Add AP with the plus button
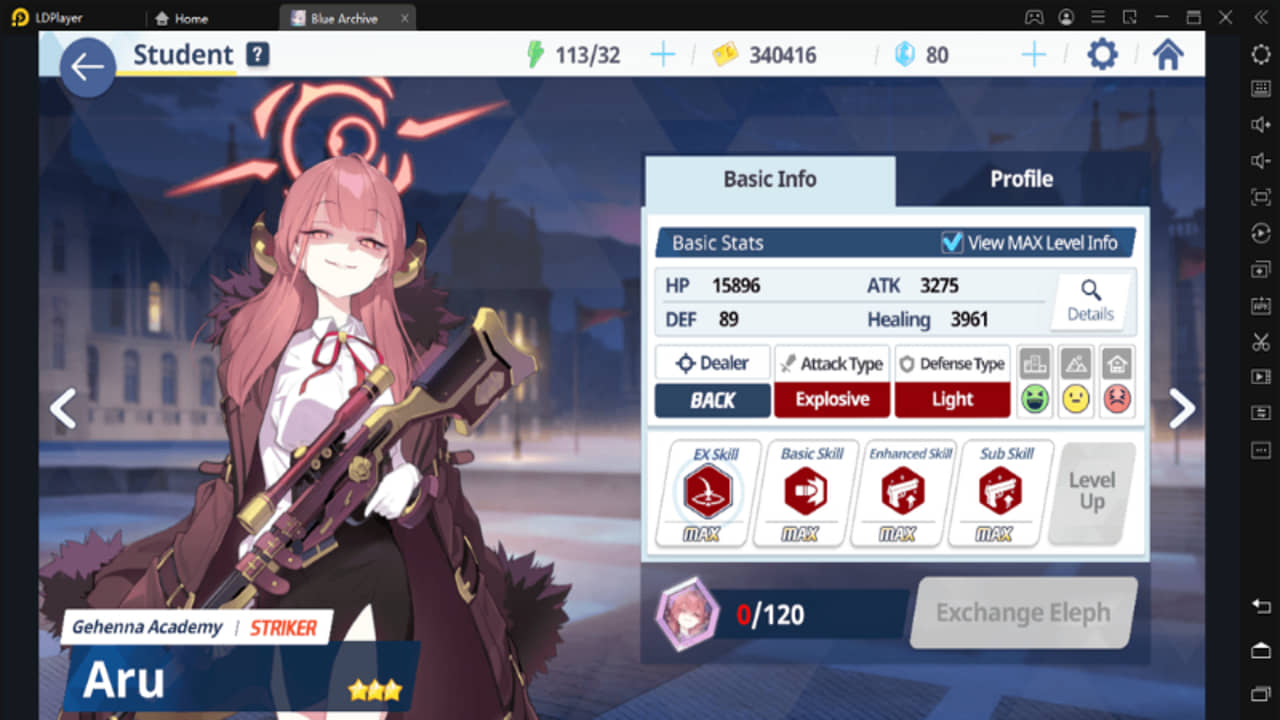1280x720 pixels. (662, 55)
